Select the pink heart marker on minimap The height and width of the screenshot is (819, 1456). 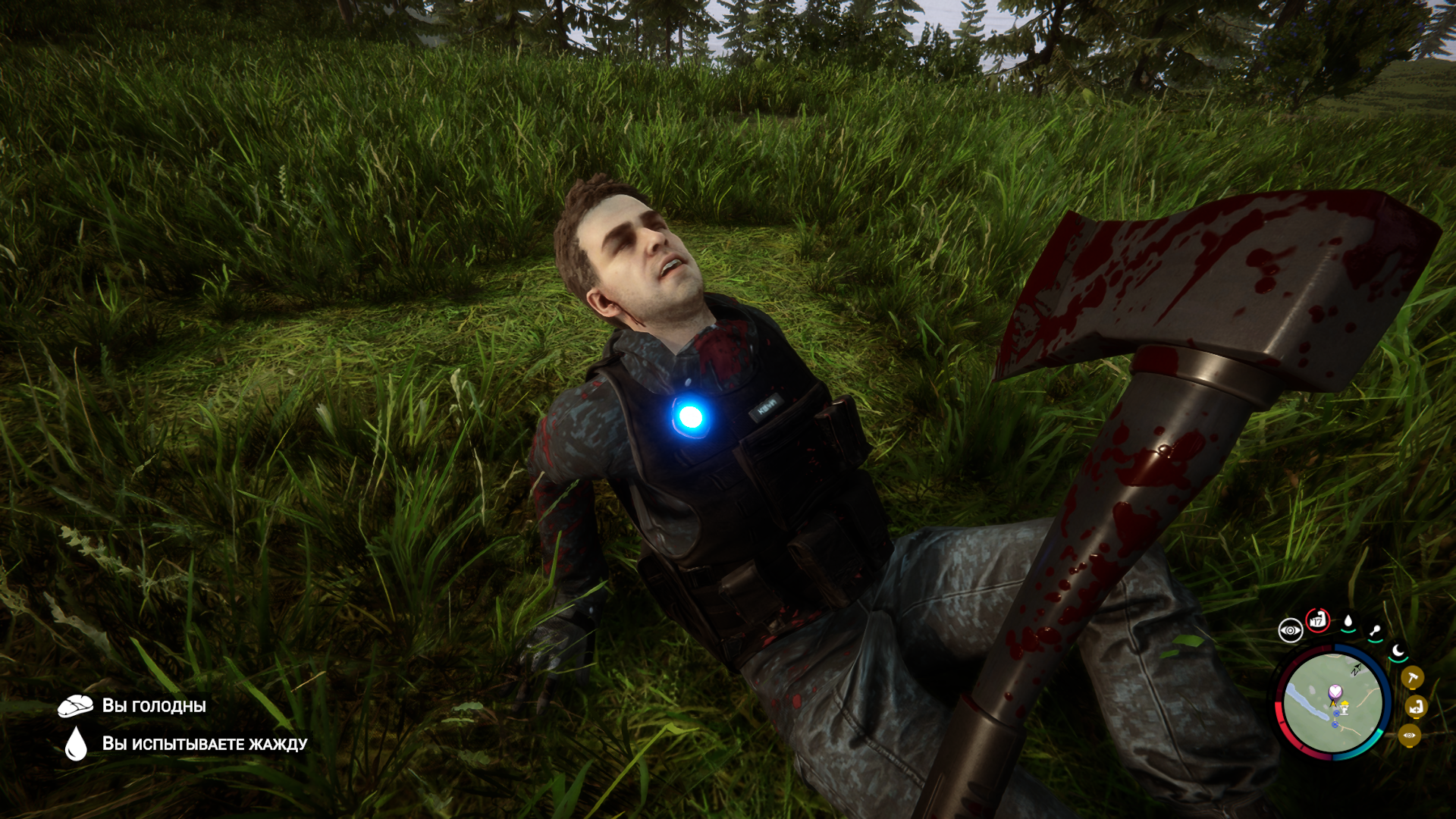coord(1335,691)
